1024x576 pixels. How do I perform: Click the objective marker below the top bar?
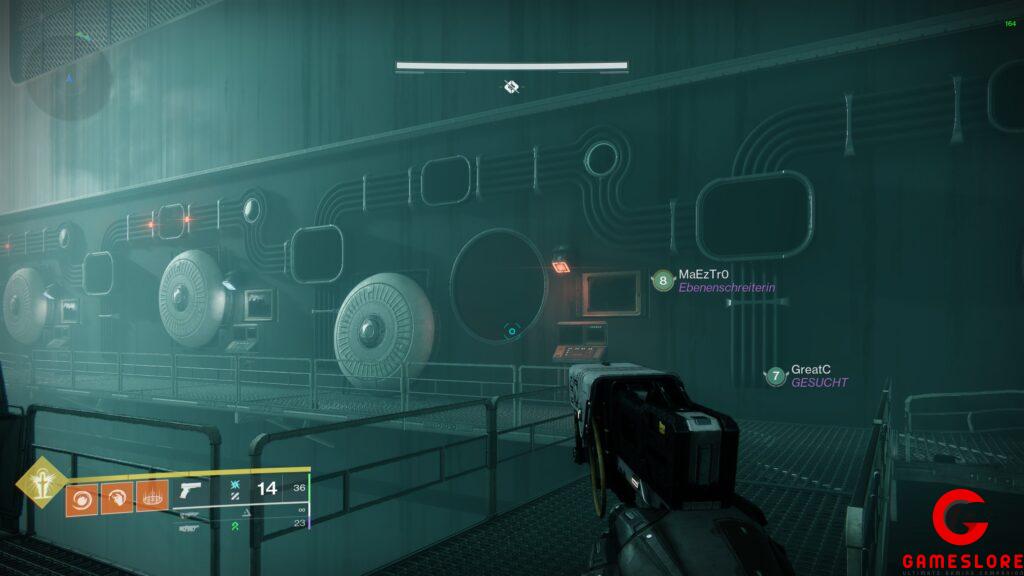point(511,87)
